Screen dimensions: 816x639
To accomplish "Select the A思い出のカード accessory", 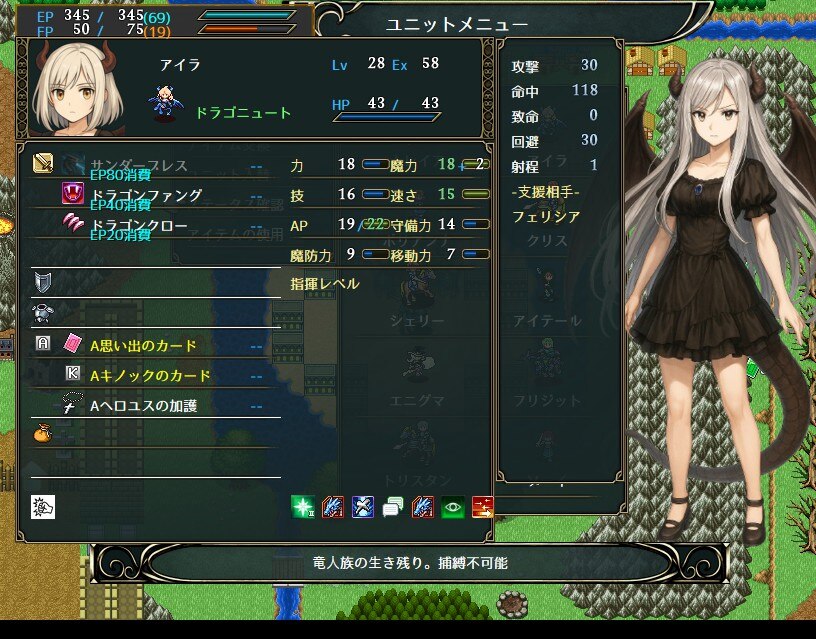I will [143, 345].
